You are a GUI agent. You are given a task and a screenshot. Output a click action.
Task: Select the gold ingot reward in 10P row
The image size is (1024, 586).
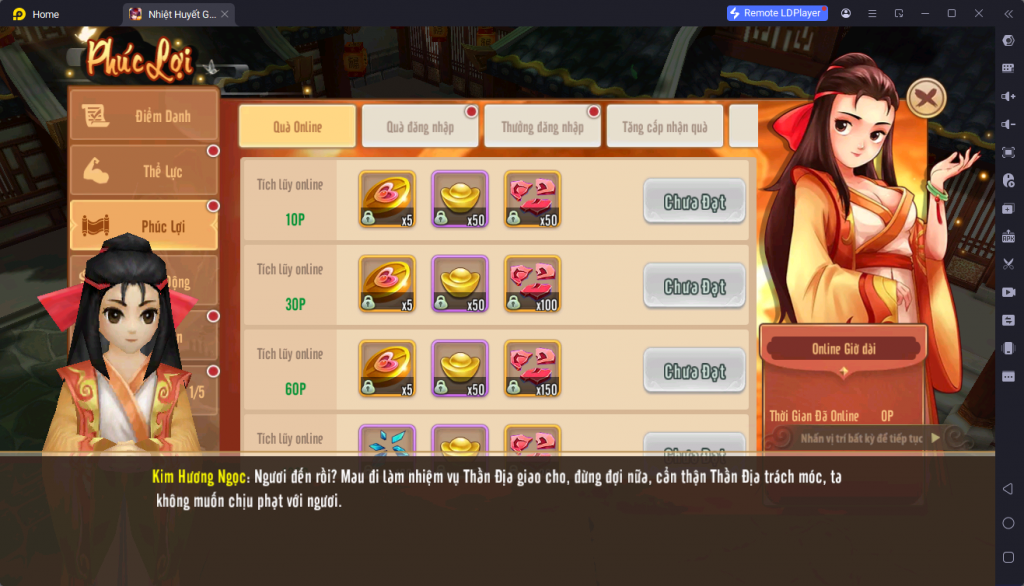click(459, 199)
